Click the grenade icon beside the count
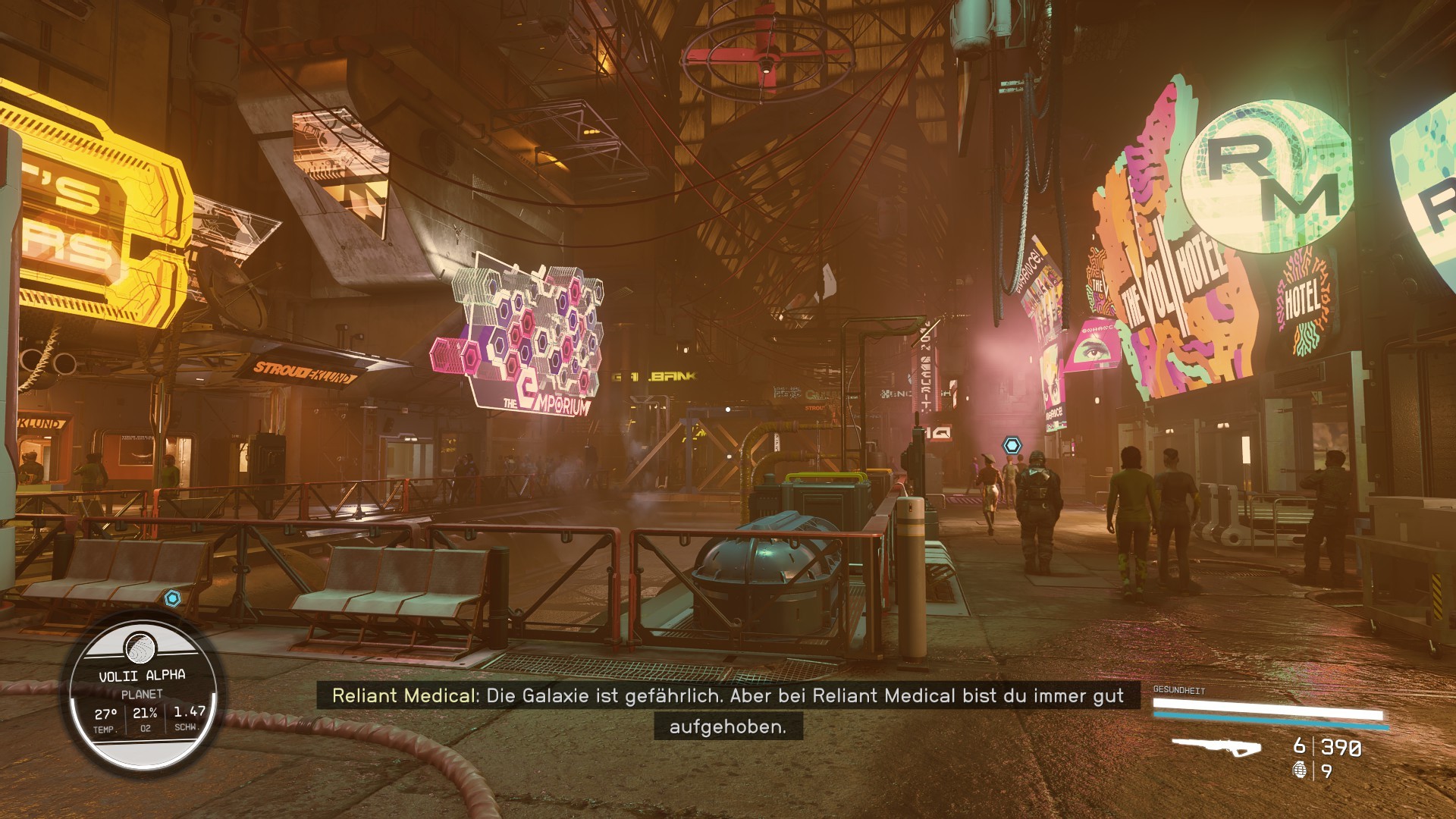This screenshot has height=819, width=1456. 1299,770
